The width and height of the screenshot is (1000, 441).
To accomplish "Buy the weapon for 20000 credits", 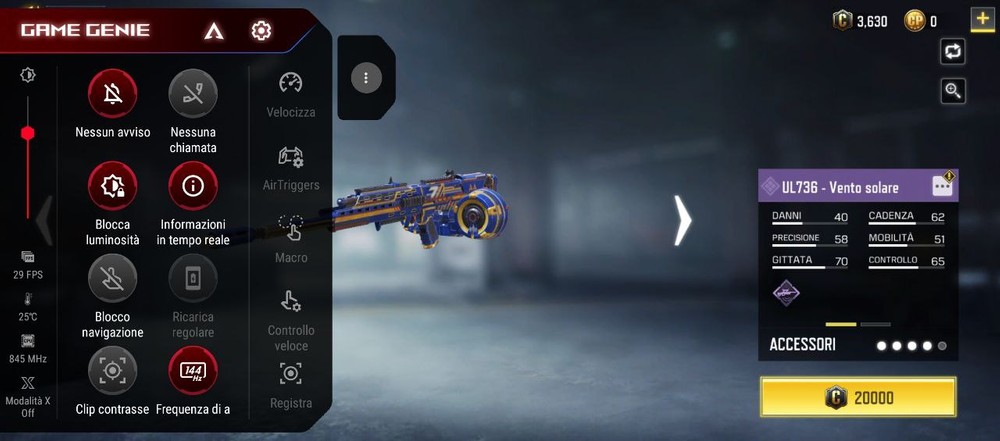I will tap(858, 397).
